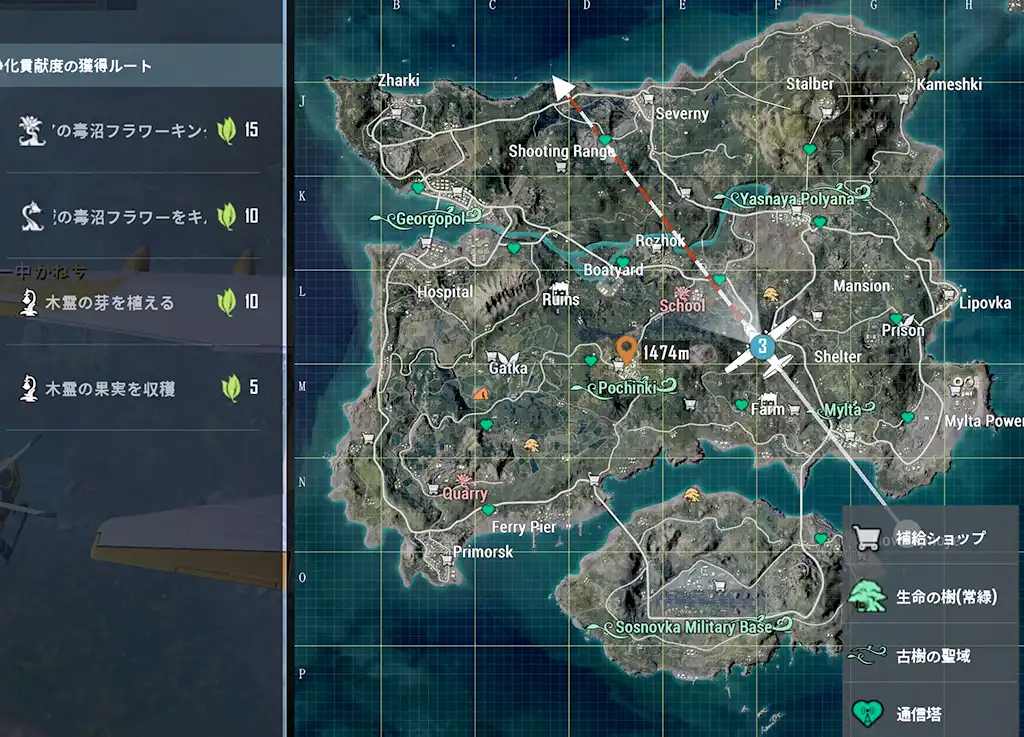Image resolution: width=1024 pixels, height=737 pixels.
Task: Open the 15-point flower king route row
Action: coord(138,130)
